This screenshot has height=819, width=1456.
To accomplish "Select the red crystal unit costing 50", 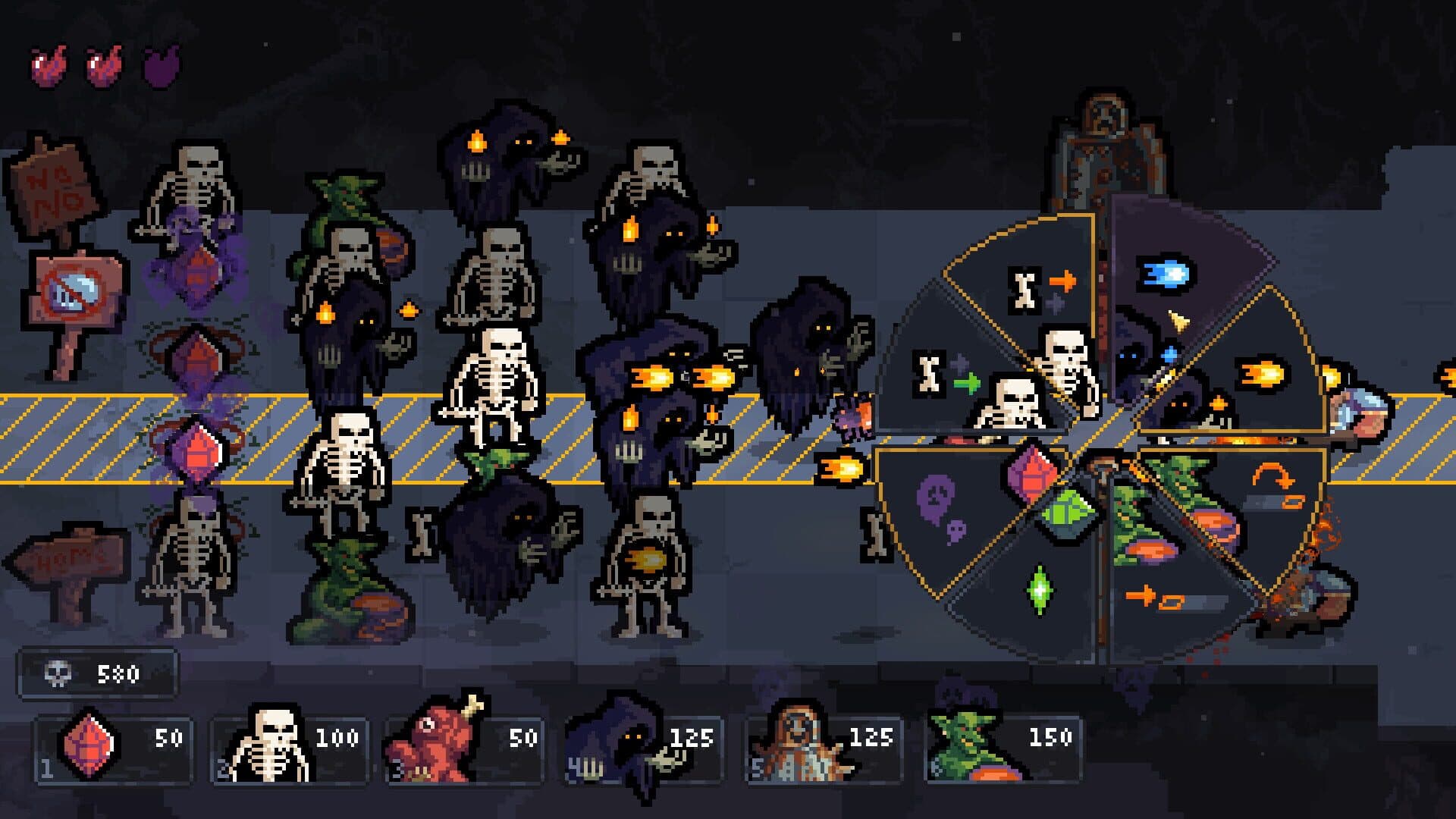I will click(x=114, y=747).
